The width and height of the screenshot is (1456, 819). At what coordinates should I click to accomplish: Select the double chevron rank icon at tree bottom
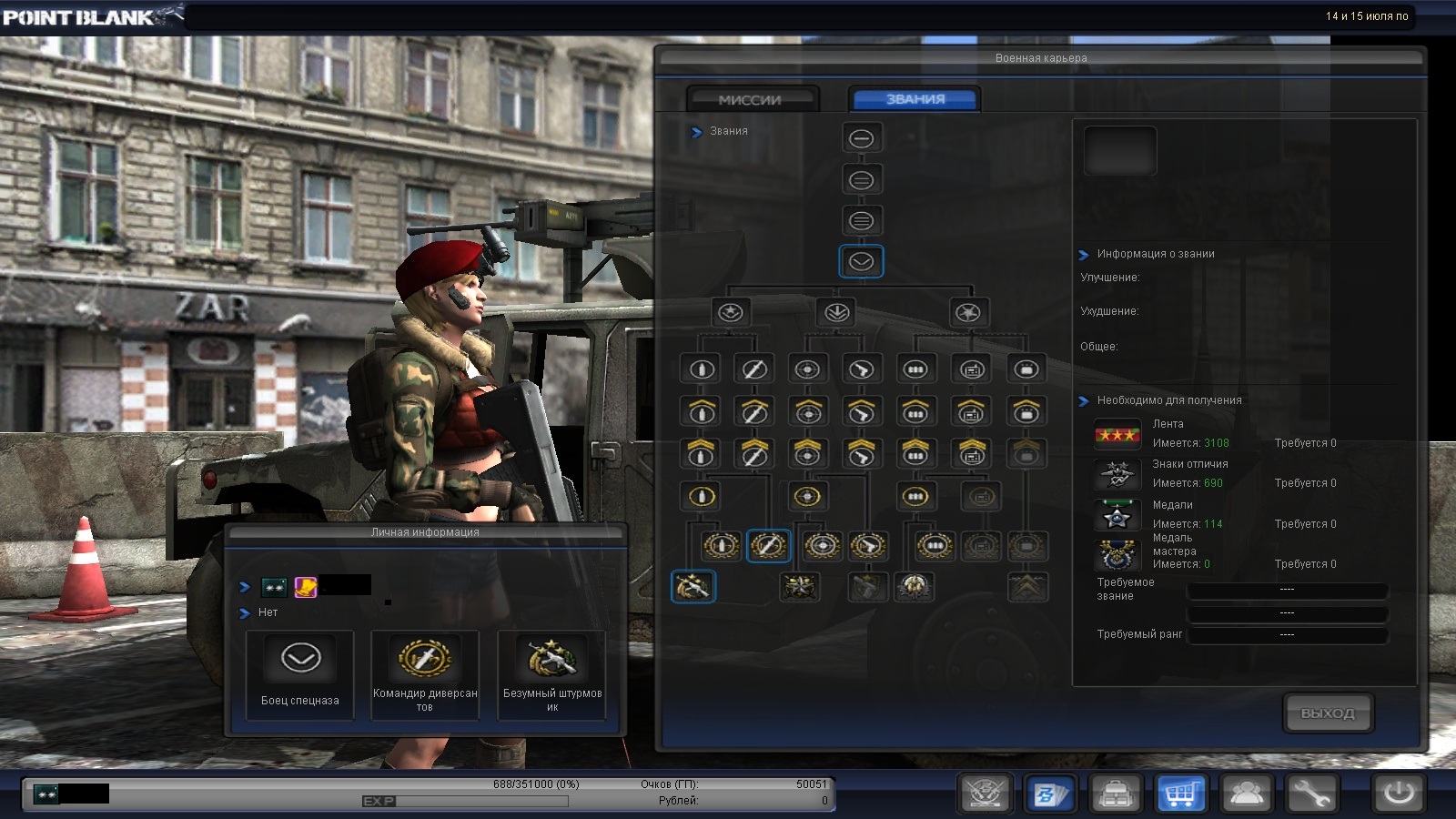tap(1027, 587)
